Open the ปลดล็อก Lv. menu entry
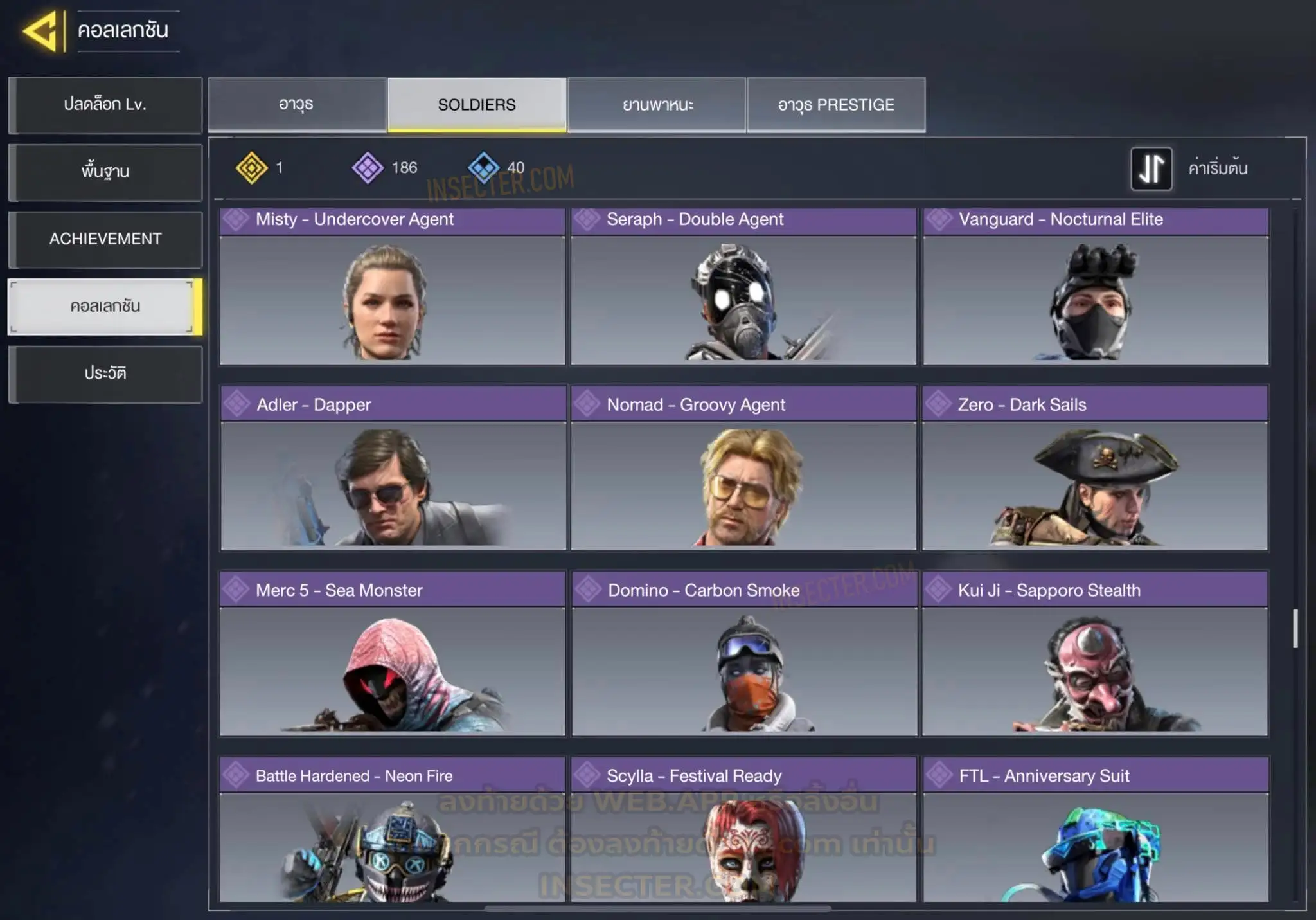Screen dimensions: 1316x920 105,105
